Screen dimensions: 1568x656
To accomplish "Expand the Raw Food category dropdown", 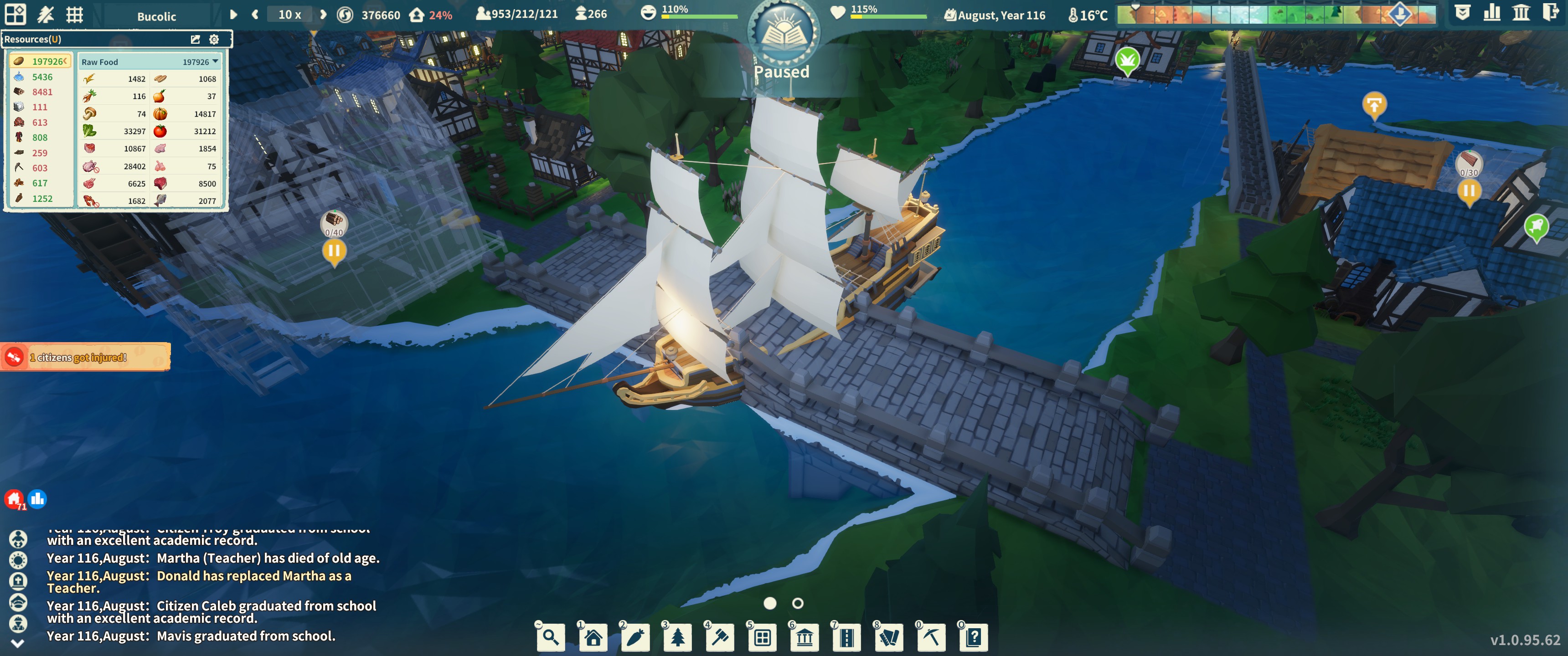I will [215, 61].
